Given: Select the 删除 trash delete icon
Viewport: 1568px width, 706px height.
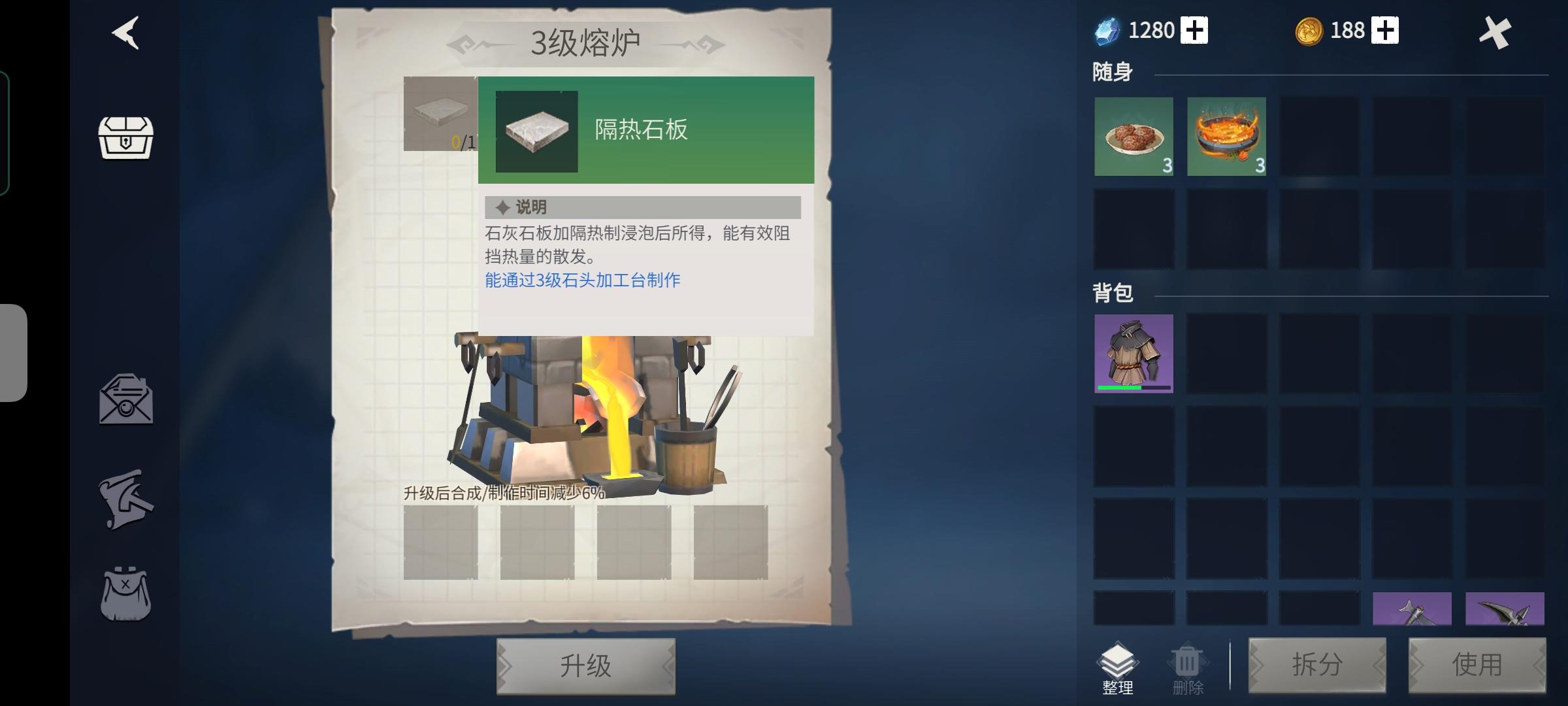Looking at the screenshot, I should pos(1186,664).
